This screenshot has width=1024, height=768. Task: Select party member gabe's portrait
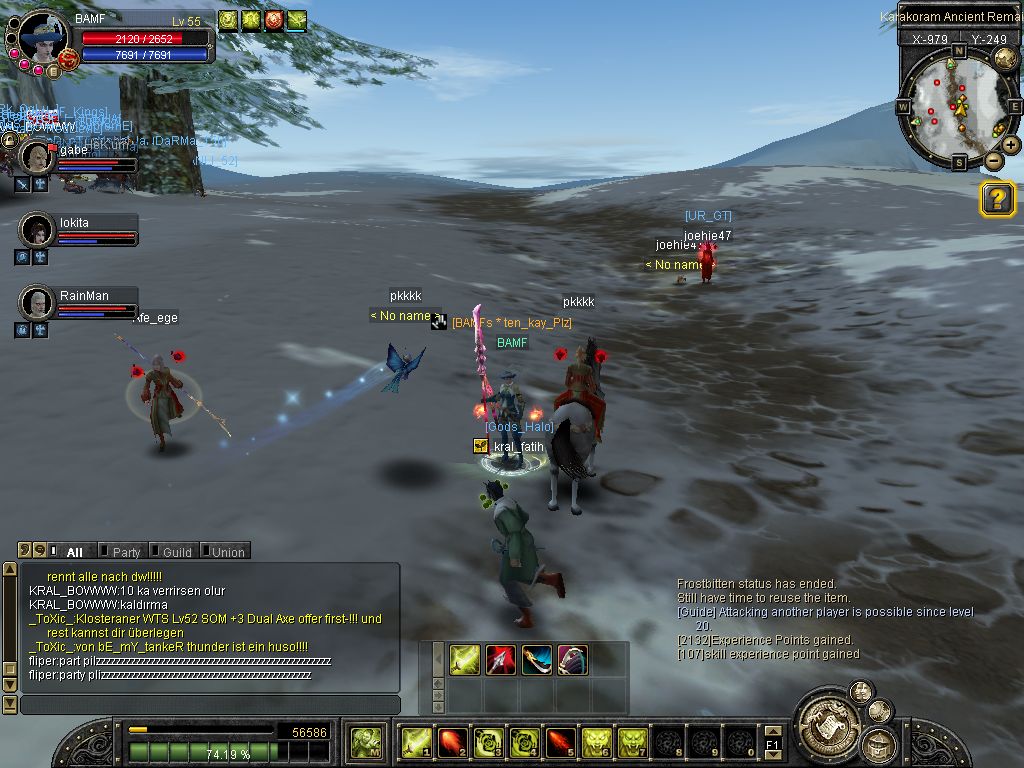coord(38,157)
